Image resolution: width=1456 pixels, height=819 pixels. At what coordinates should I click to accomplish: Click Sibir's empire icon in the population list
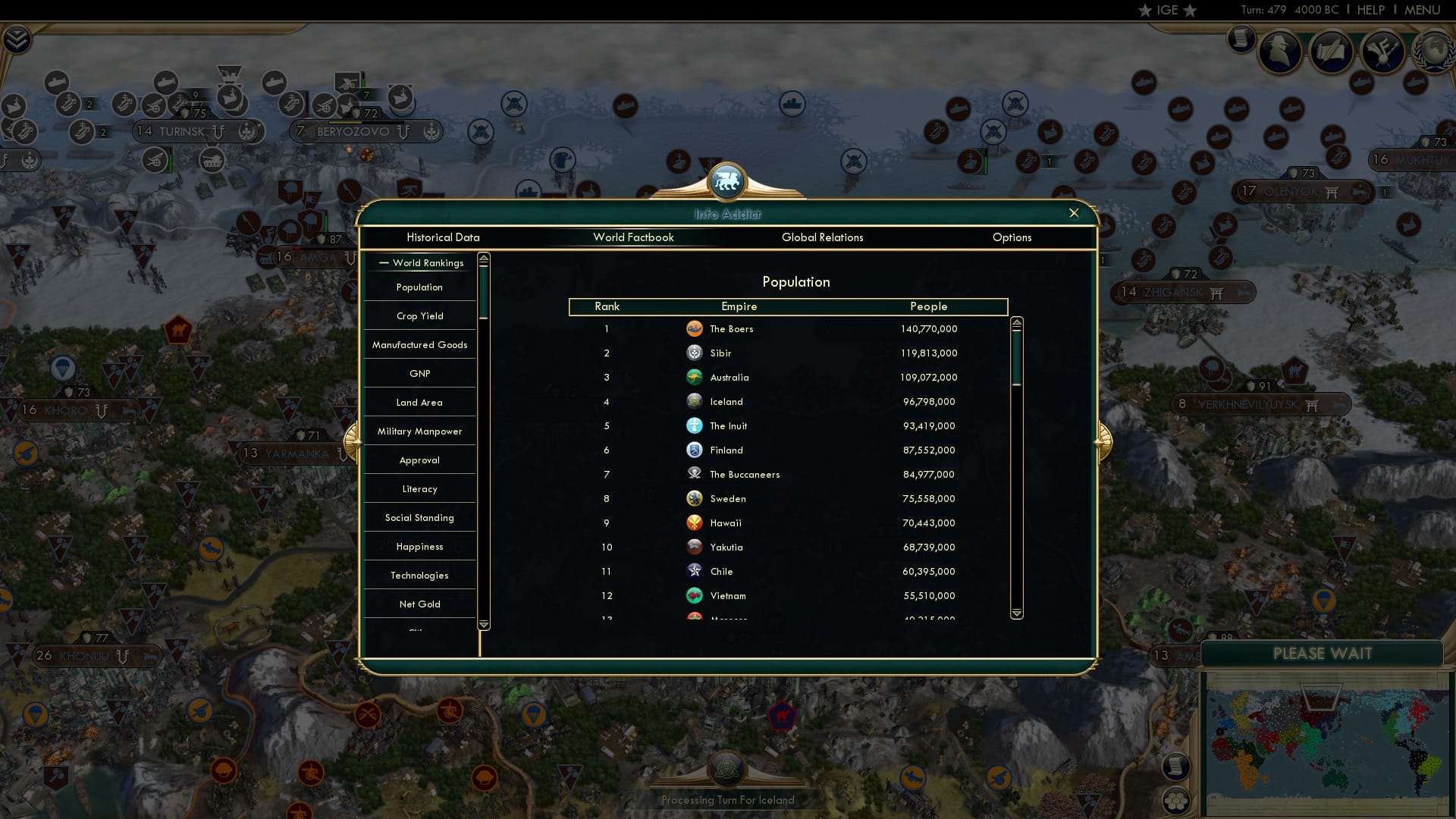695,353
